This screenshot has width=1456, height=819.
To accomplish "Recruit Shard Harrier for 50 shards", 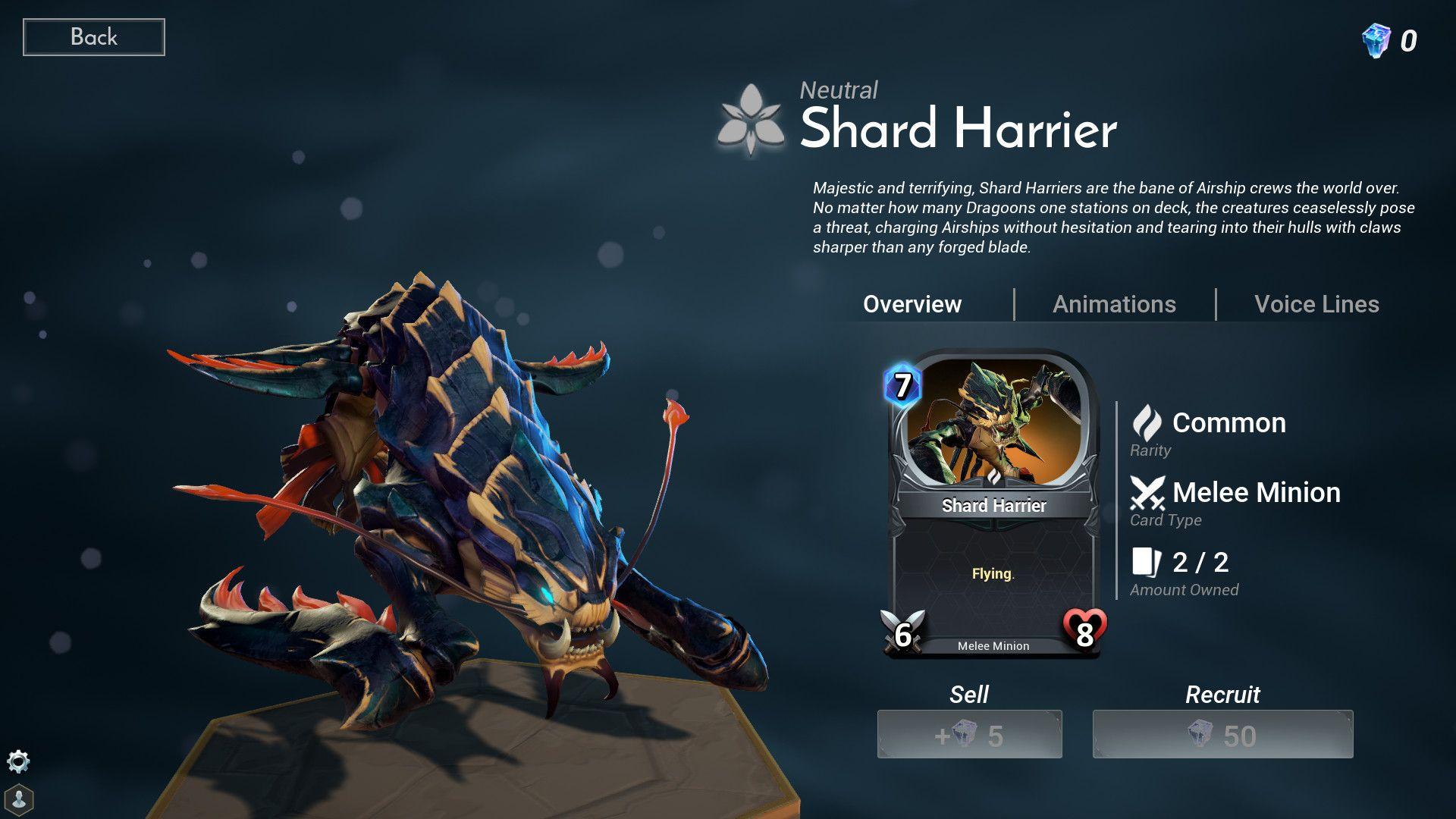I will click(1222, 733).
